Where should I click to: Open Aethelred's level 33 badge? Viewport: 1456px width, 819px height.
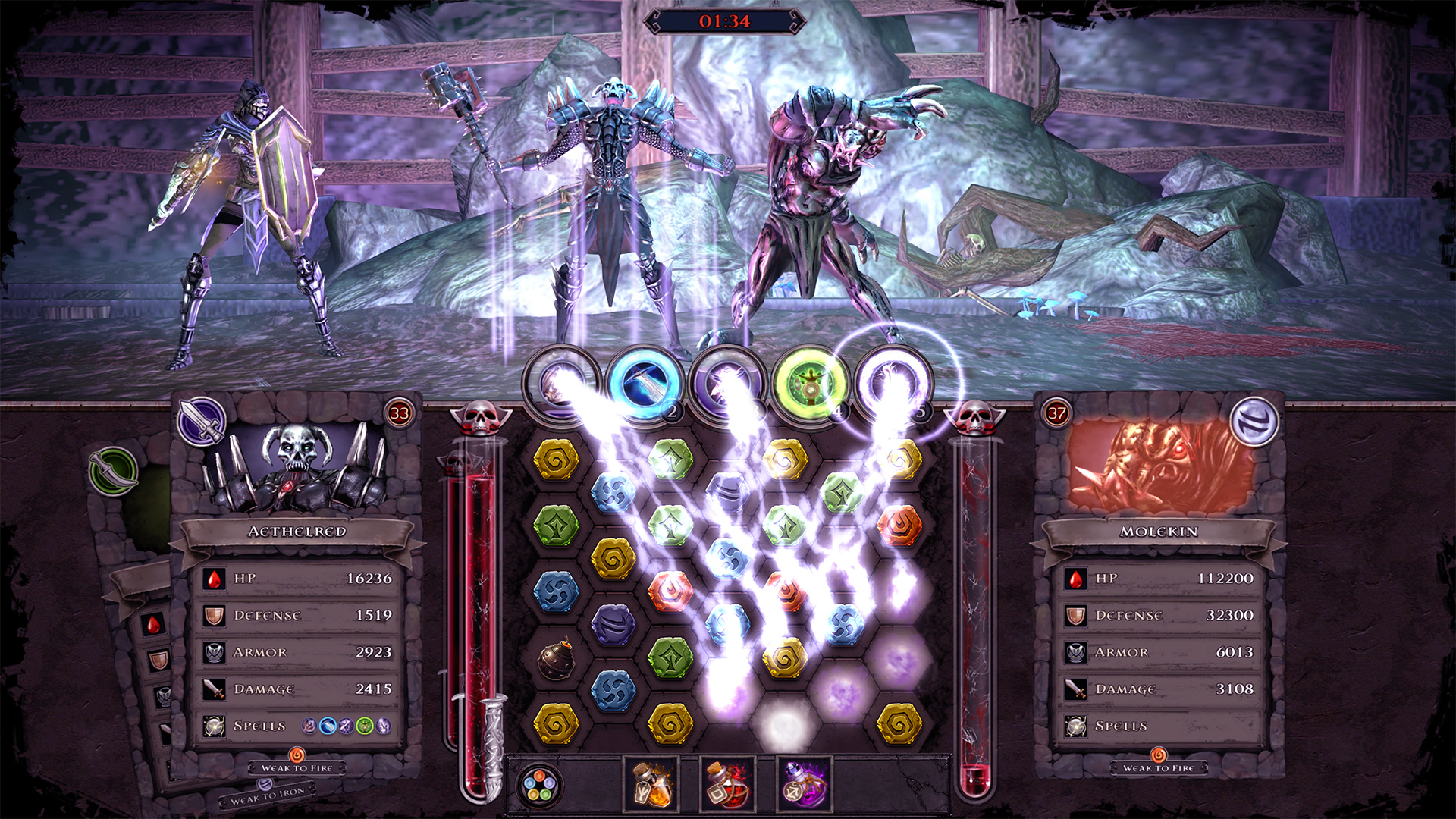point(400,413)
